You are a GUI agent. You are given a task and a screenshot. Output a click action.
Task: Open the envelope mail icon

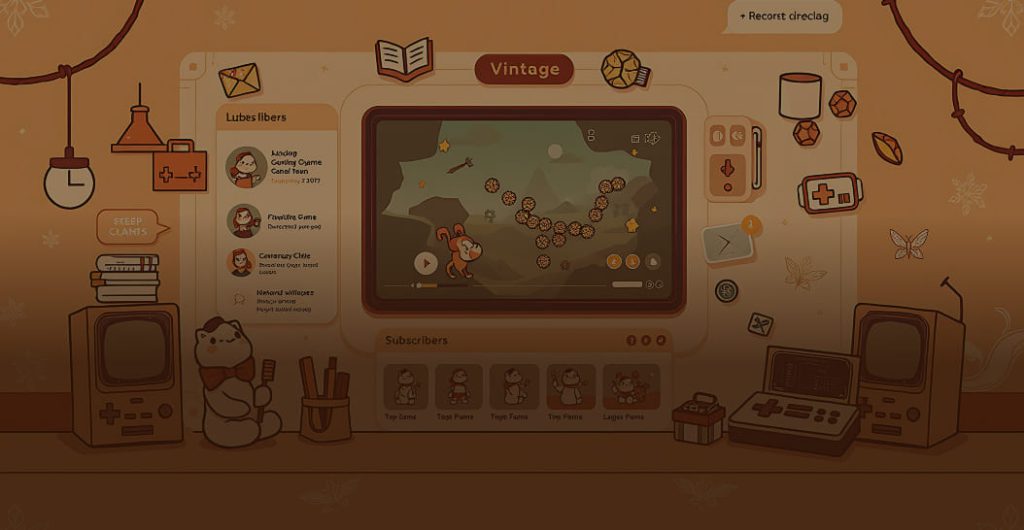click(239, 79)
